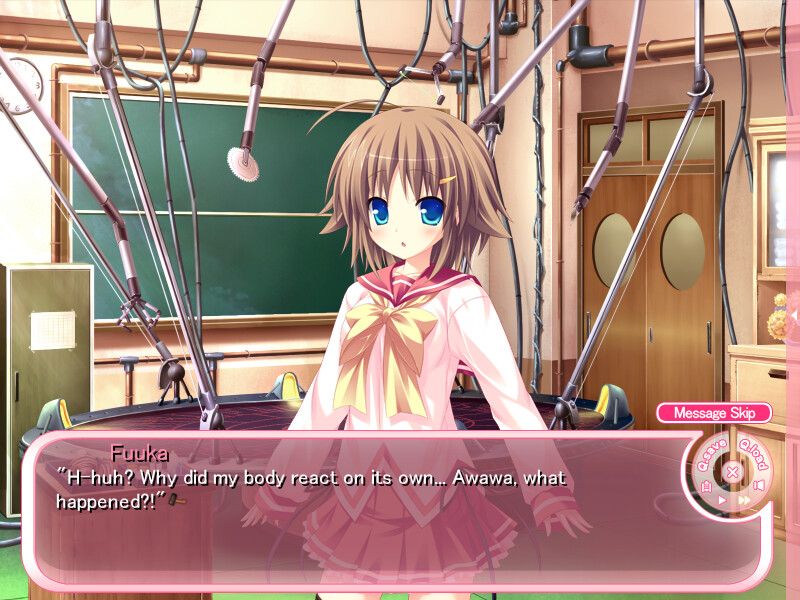Activate message skip with the double arrow
Screen dimensions: 800x600
(743, 499)
